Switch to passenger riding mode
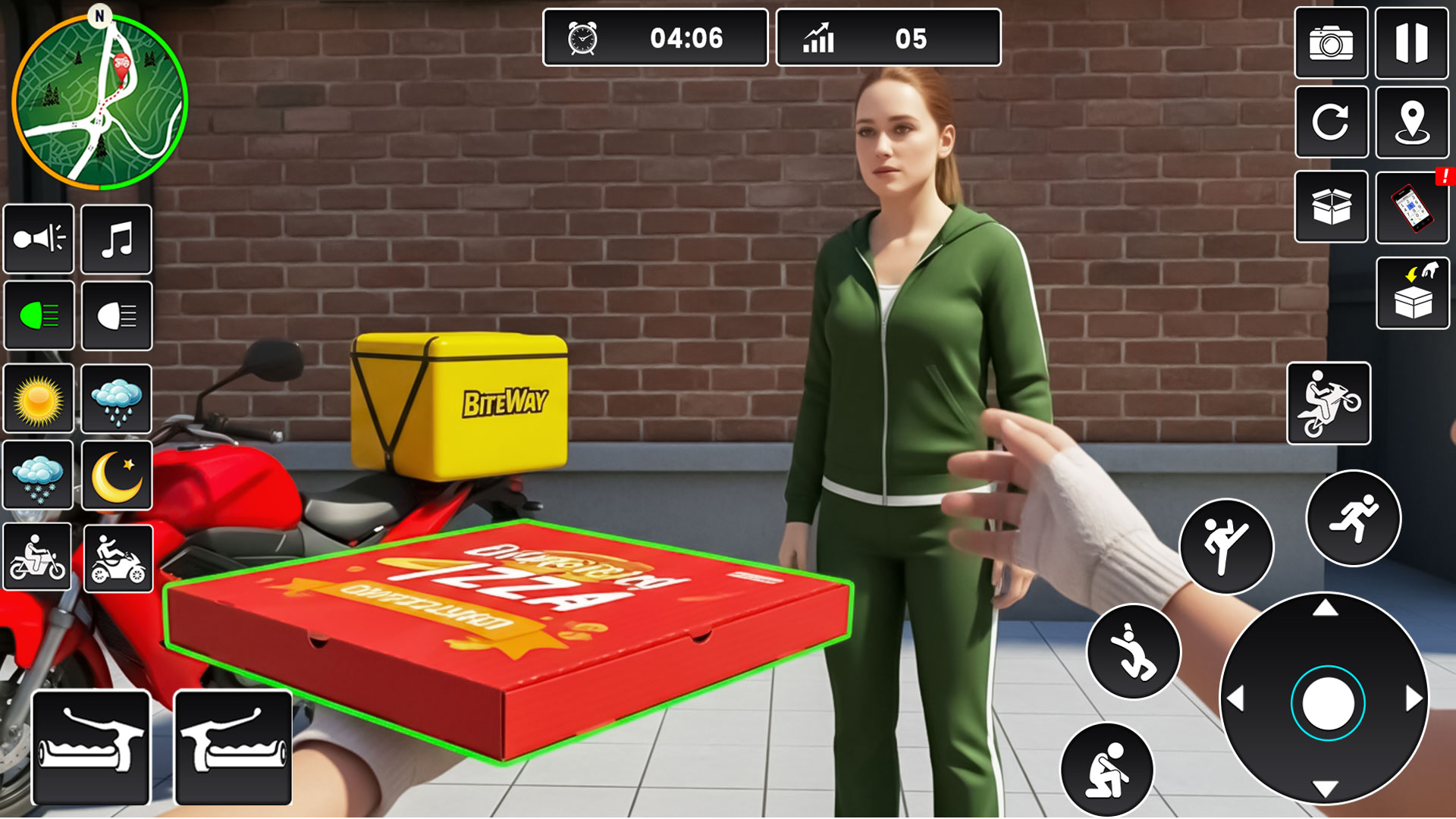 (117, 559)
